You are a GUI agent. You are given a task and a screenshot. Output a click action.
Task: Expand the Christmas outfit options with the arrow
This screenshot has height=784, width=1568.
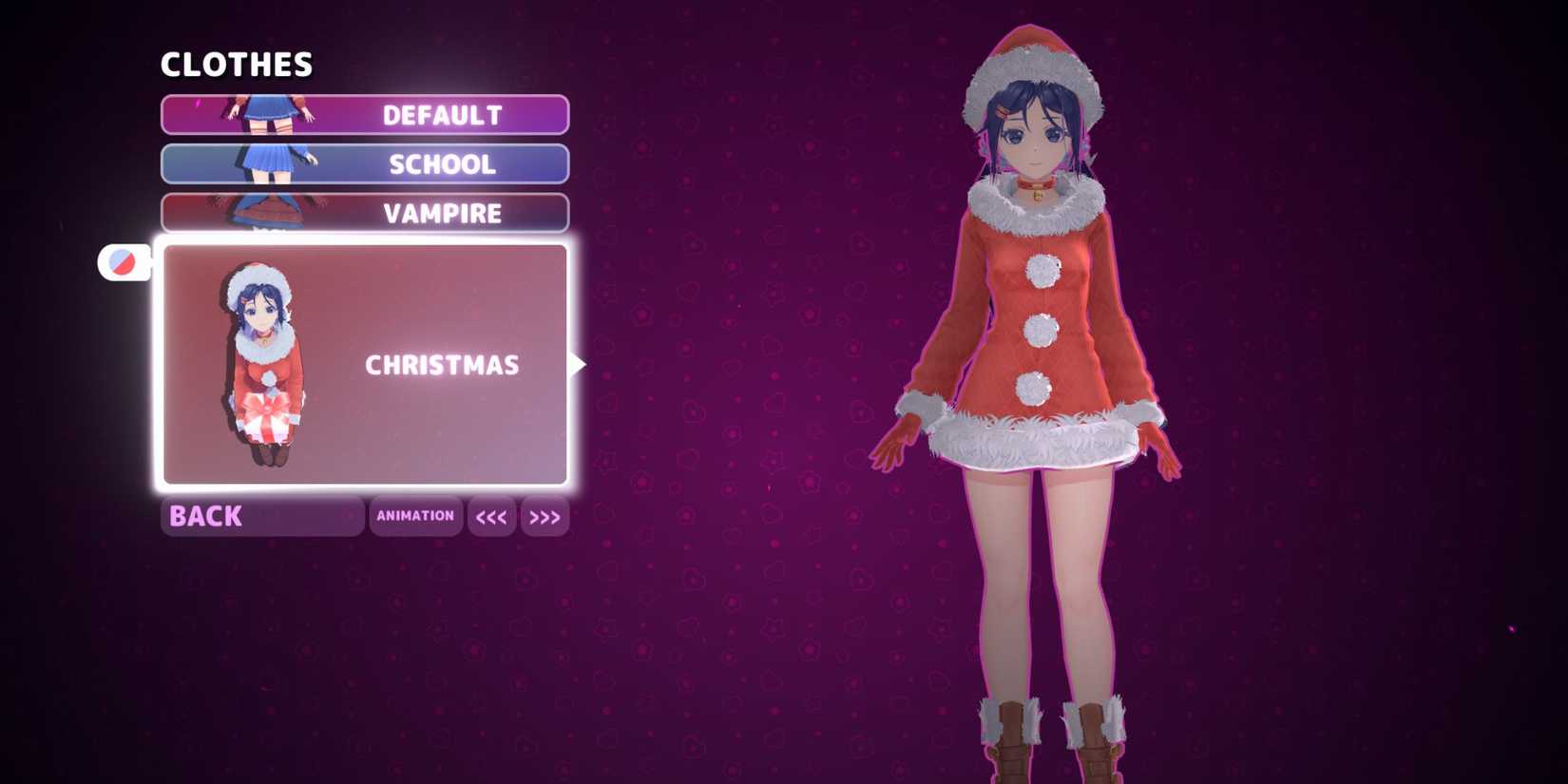point(578,363)
